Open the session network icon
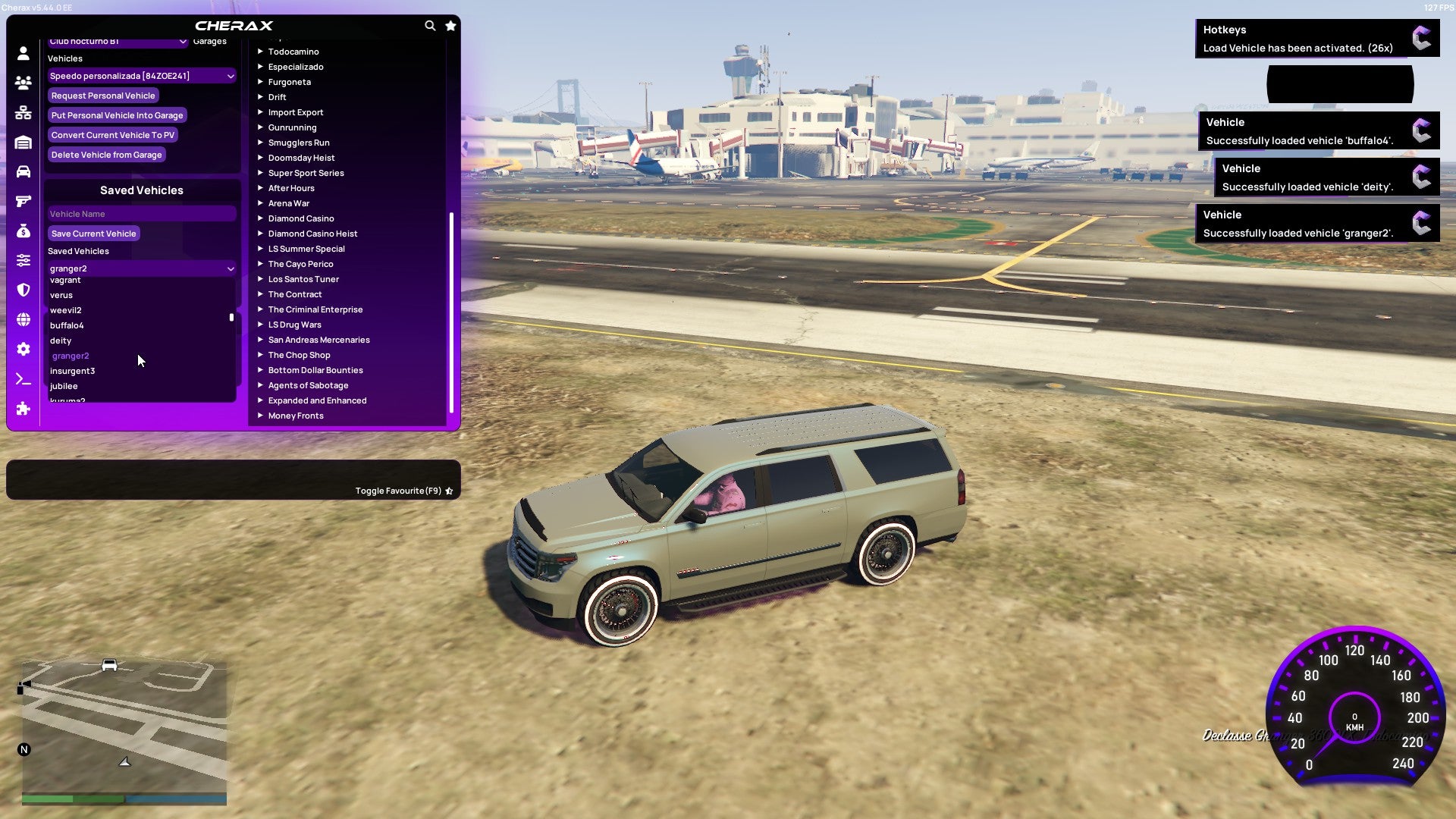 22,111
